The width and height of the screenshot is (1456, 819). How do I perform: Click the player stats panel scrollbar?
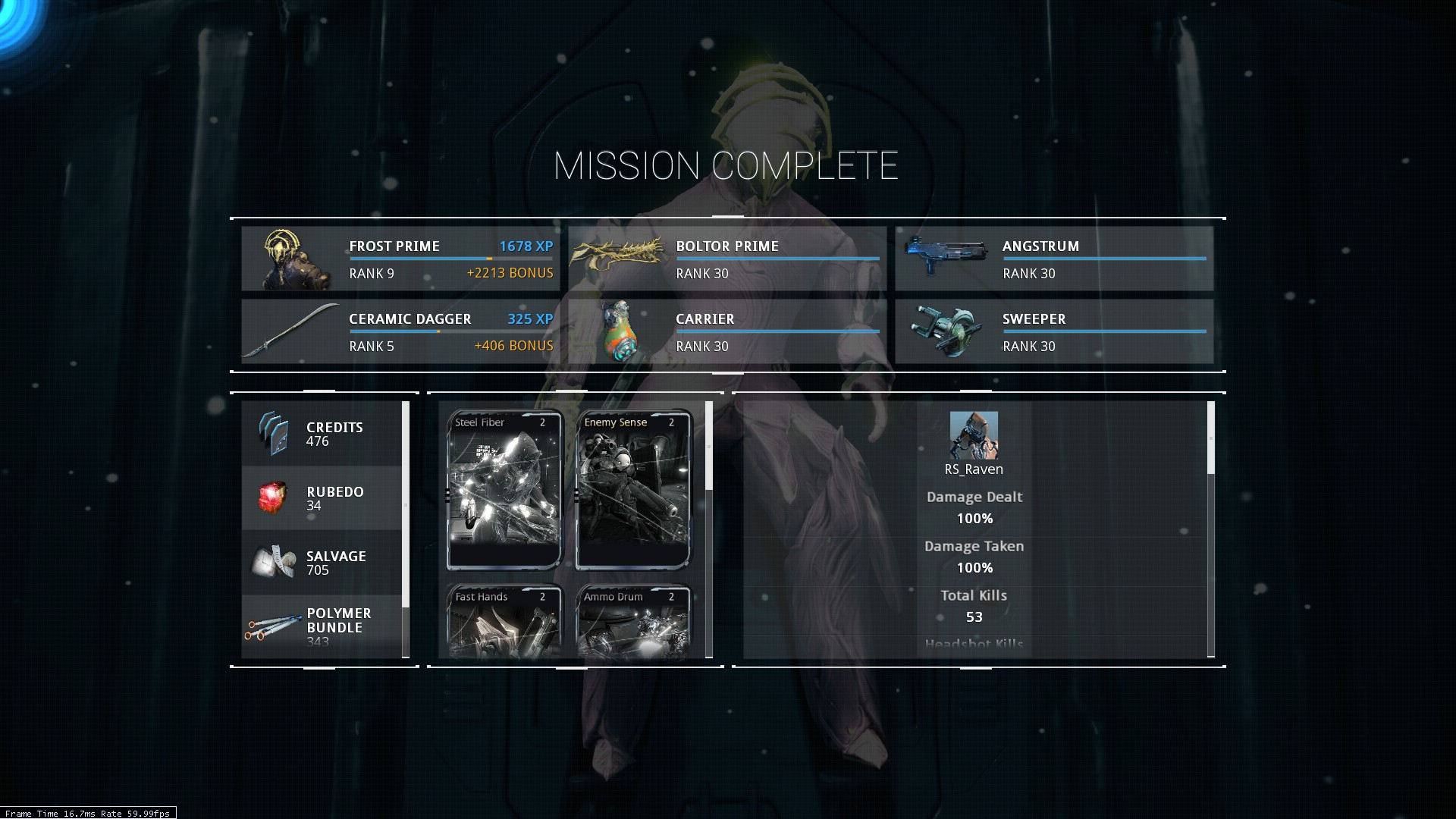1211,438
